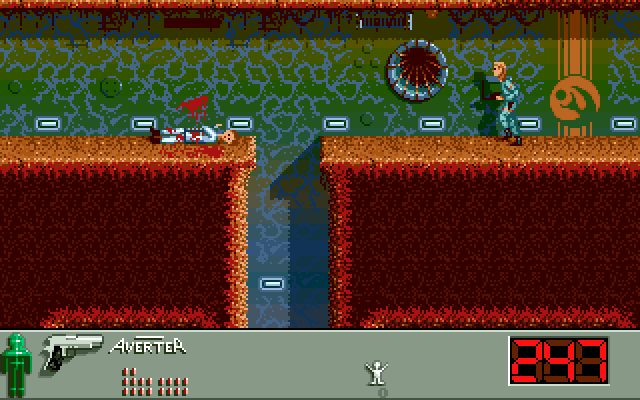
Task: Click the small white figure icon
Action: 377,373
